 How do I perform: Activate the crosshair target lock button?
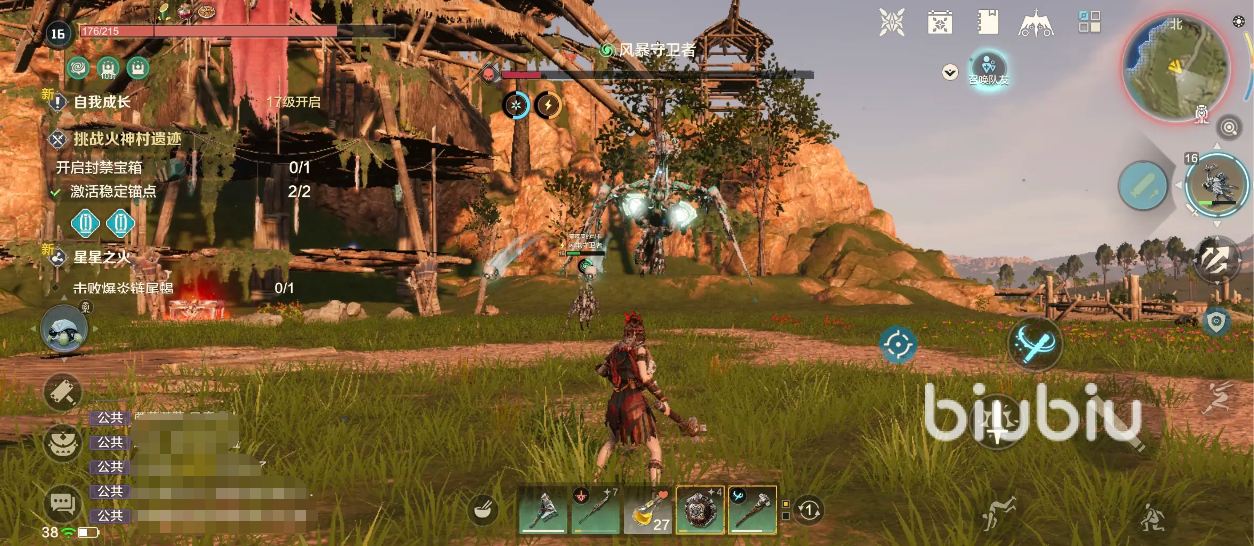898,345
